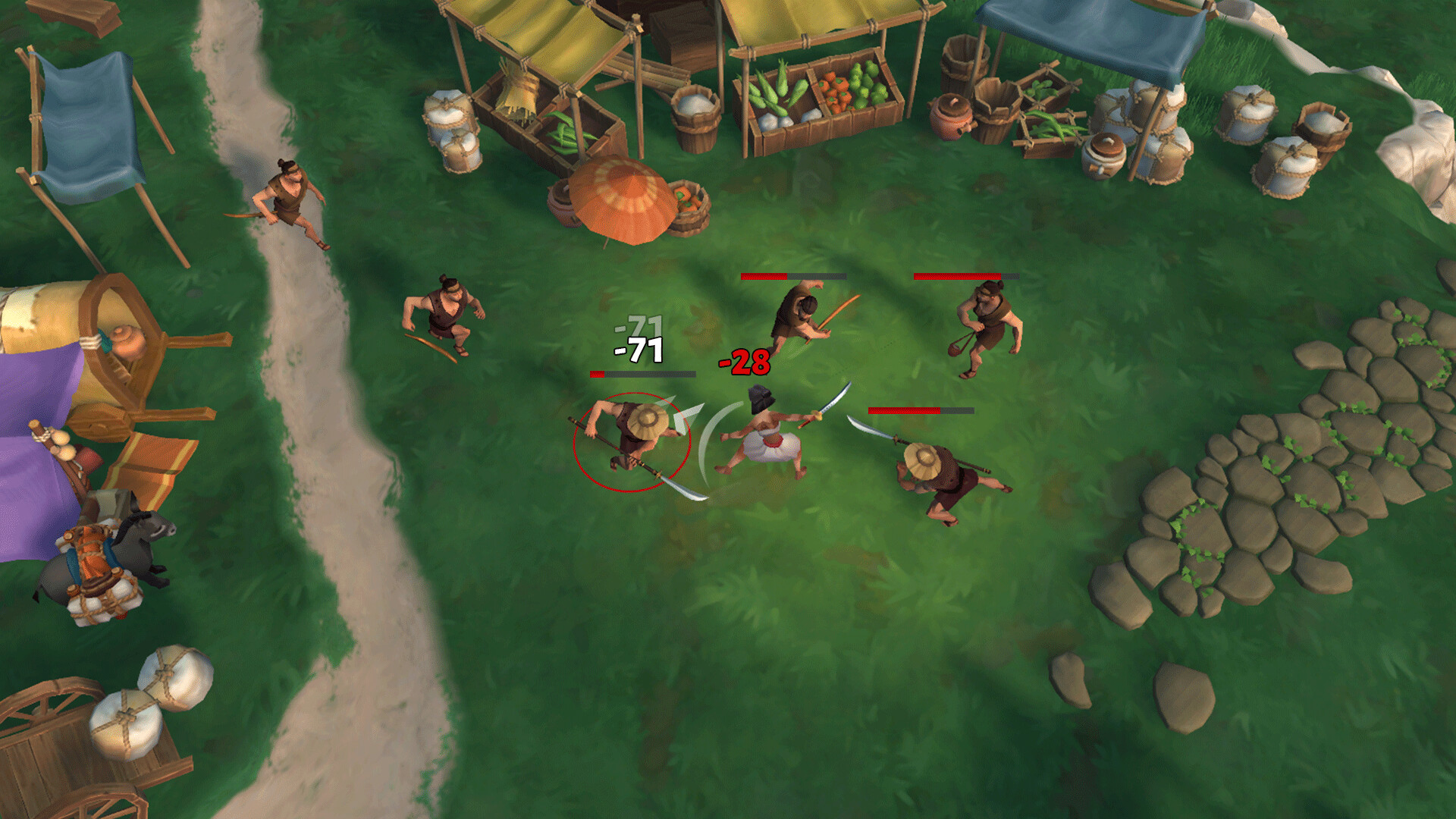This screenshot has width=1456, height=819.
Task: Click the villager in white attacking center
Action: [x=766, y=440]
